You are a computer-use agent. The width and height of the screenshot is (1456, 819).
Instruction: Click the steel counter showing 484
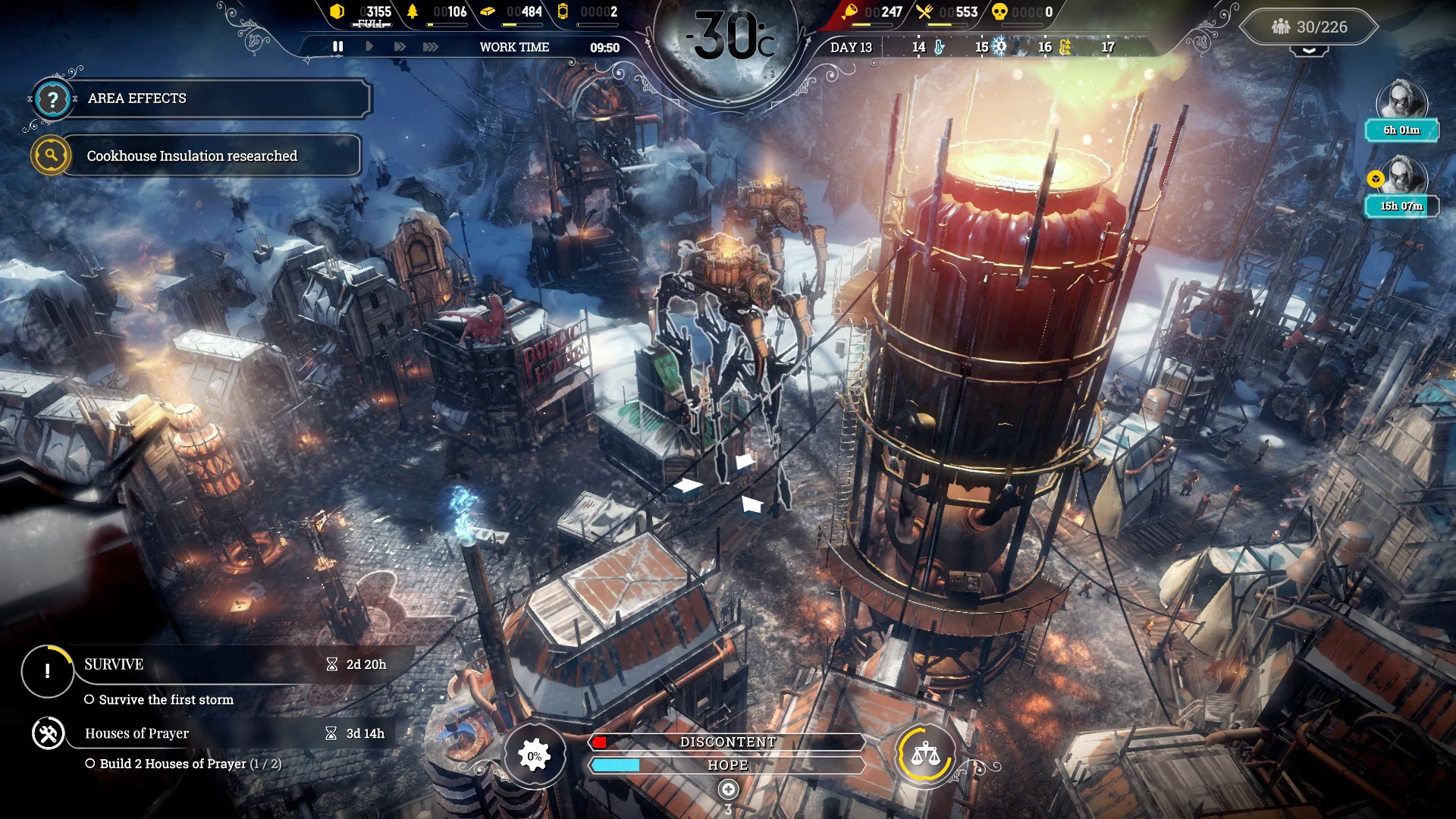pos(525,12)
